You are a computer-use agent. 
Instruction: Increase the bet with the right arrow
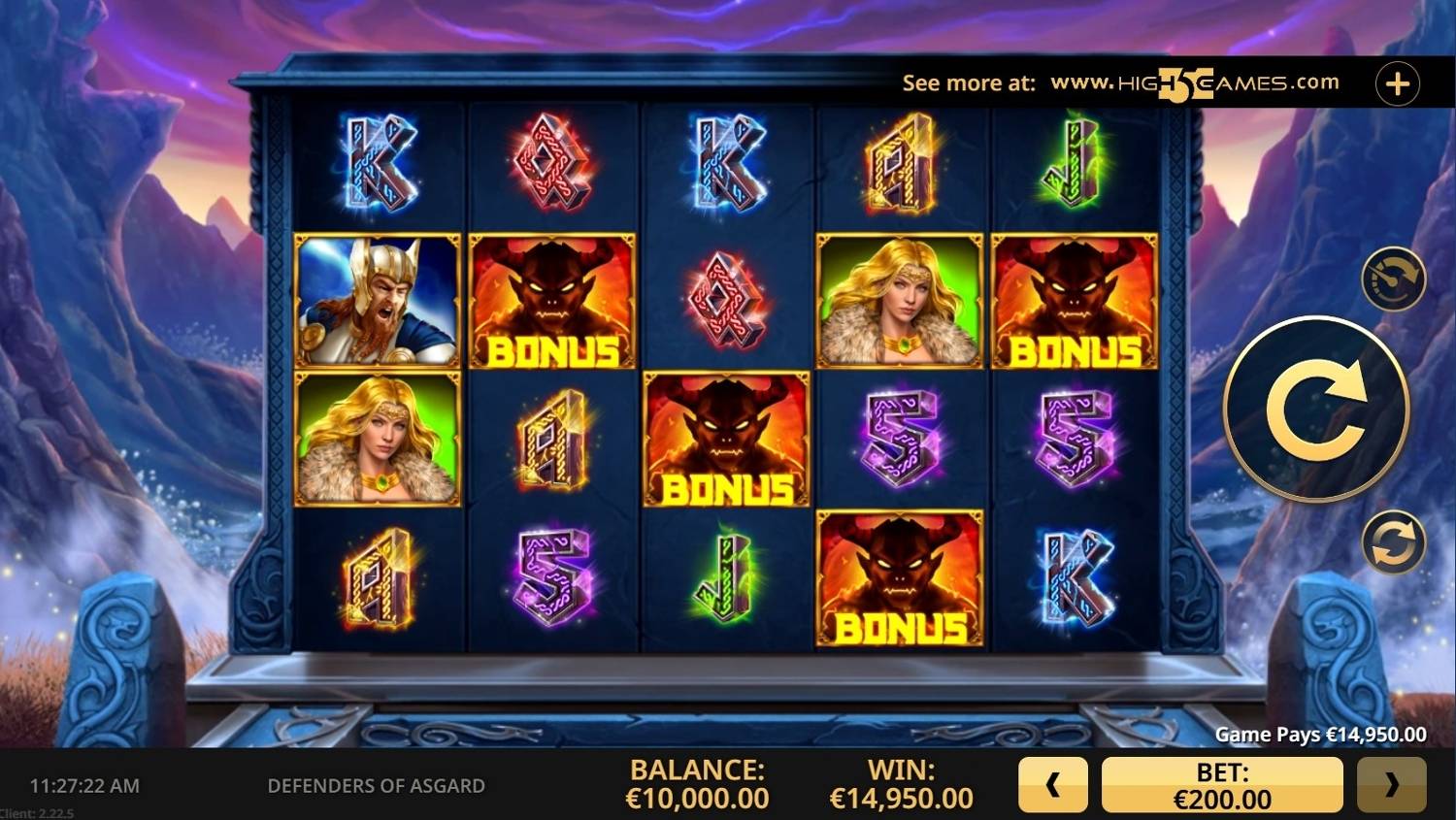tap(1391, 785)
